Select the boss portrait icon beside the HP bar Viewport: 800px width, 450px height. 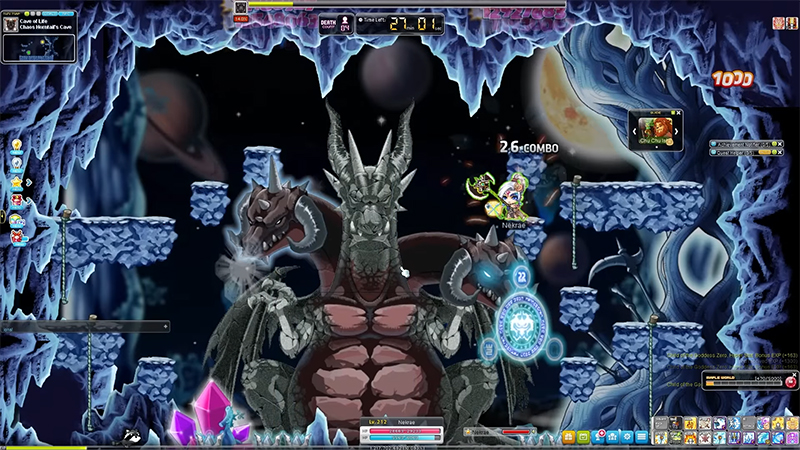(x=241, y=7)
